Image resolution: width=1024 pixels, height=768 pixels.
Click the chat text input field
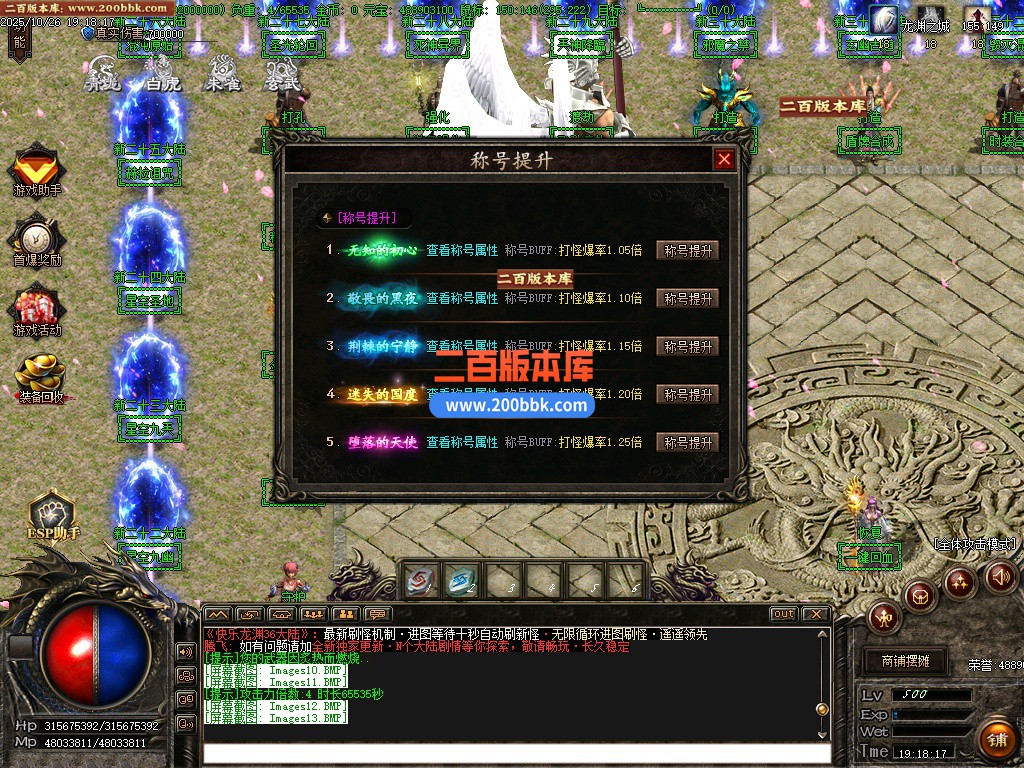click(x=515, y=755)
